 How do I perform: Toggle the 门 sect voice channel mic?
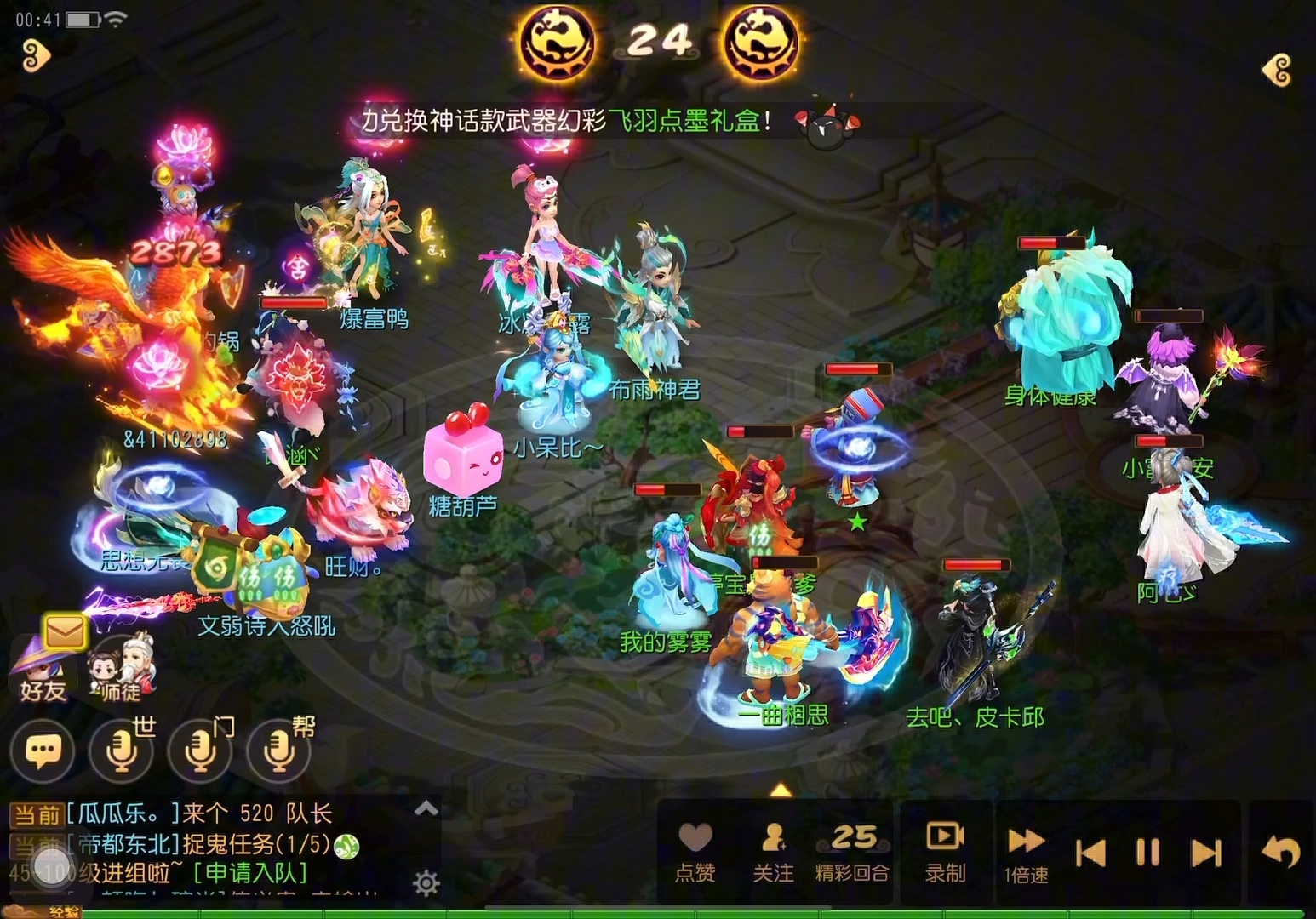click(x=200, y=751)
